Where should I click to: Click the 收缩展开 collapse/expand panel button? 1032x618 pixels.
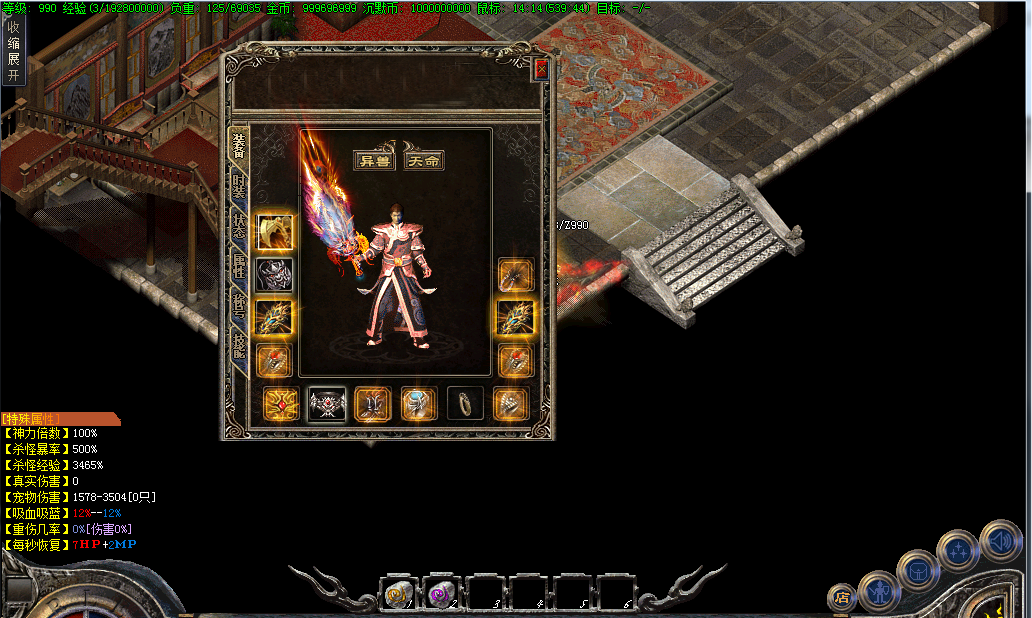tap(13, 50)
